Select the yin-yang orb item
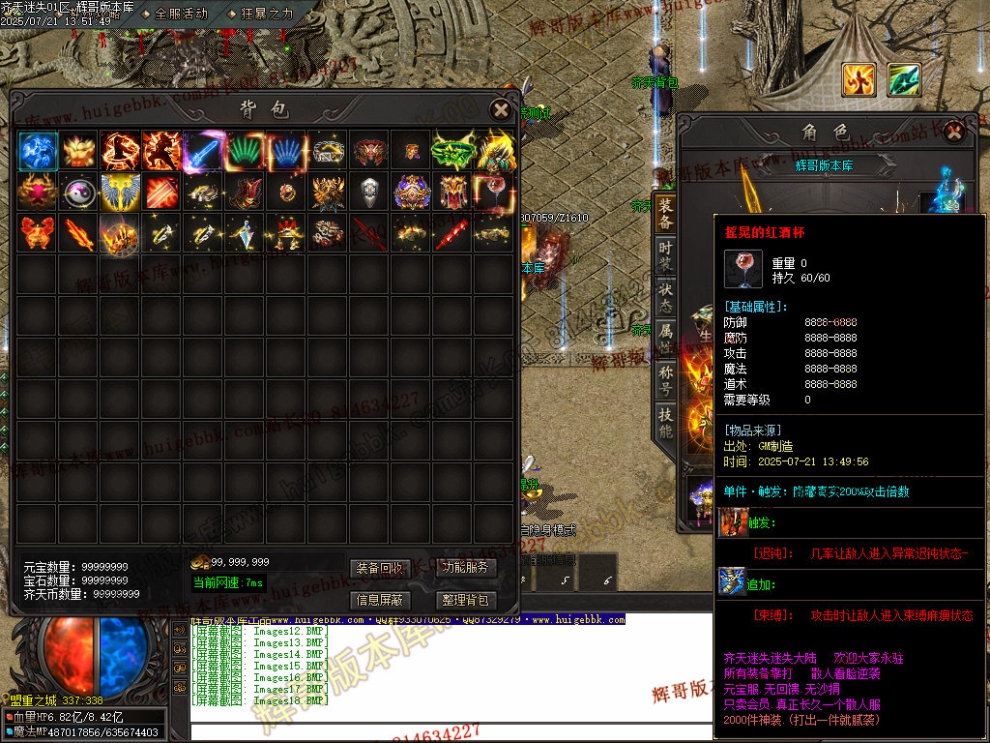 pyautogui.click(x=79, y=191)
